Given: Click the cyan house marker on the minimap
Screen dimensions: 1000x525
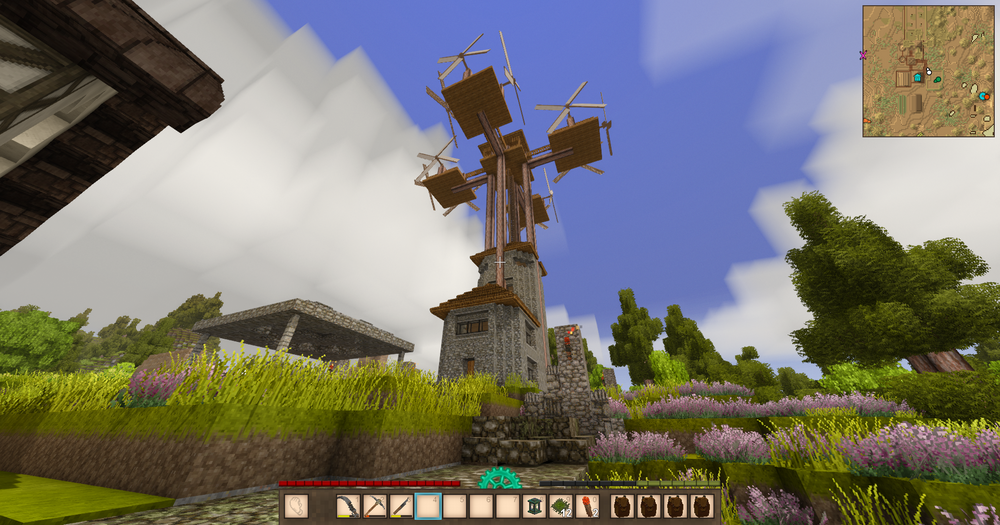Looking at the screenshot, I should click(918, 77).
